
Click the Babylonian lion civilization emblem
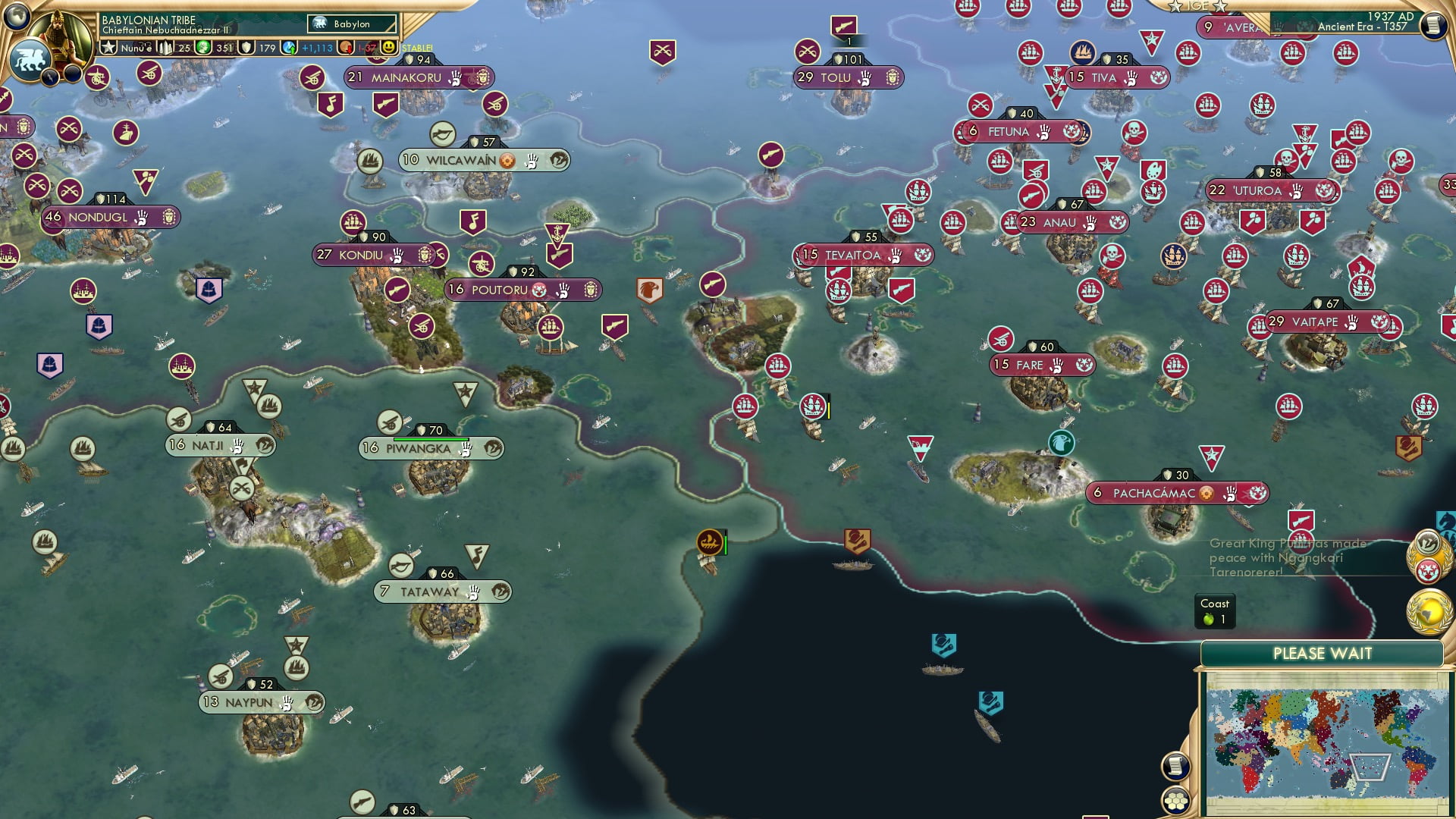coord(29,59)
